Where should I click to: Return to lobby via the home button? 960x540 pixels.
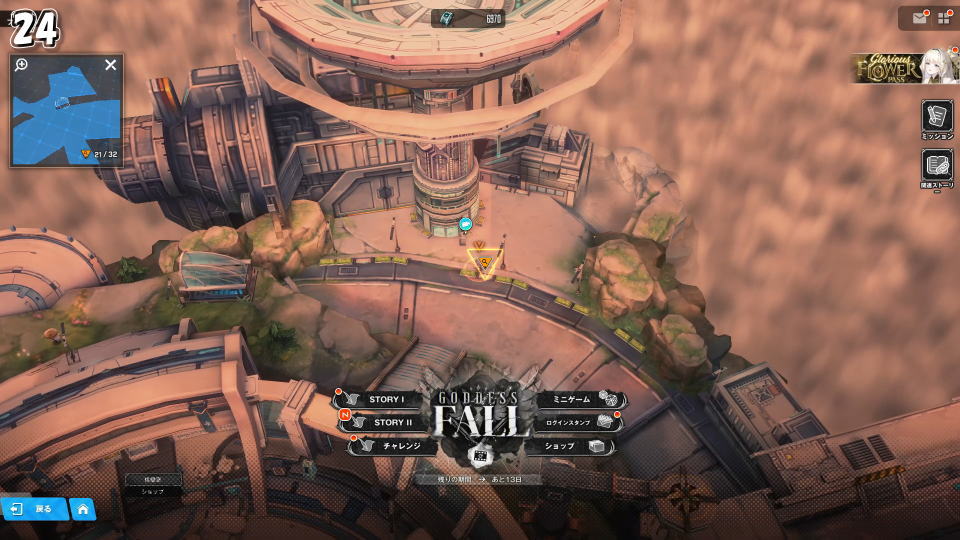83,509
